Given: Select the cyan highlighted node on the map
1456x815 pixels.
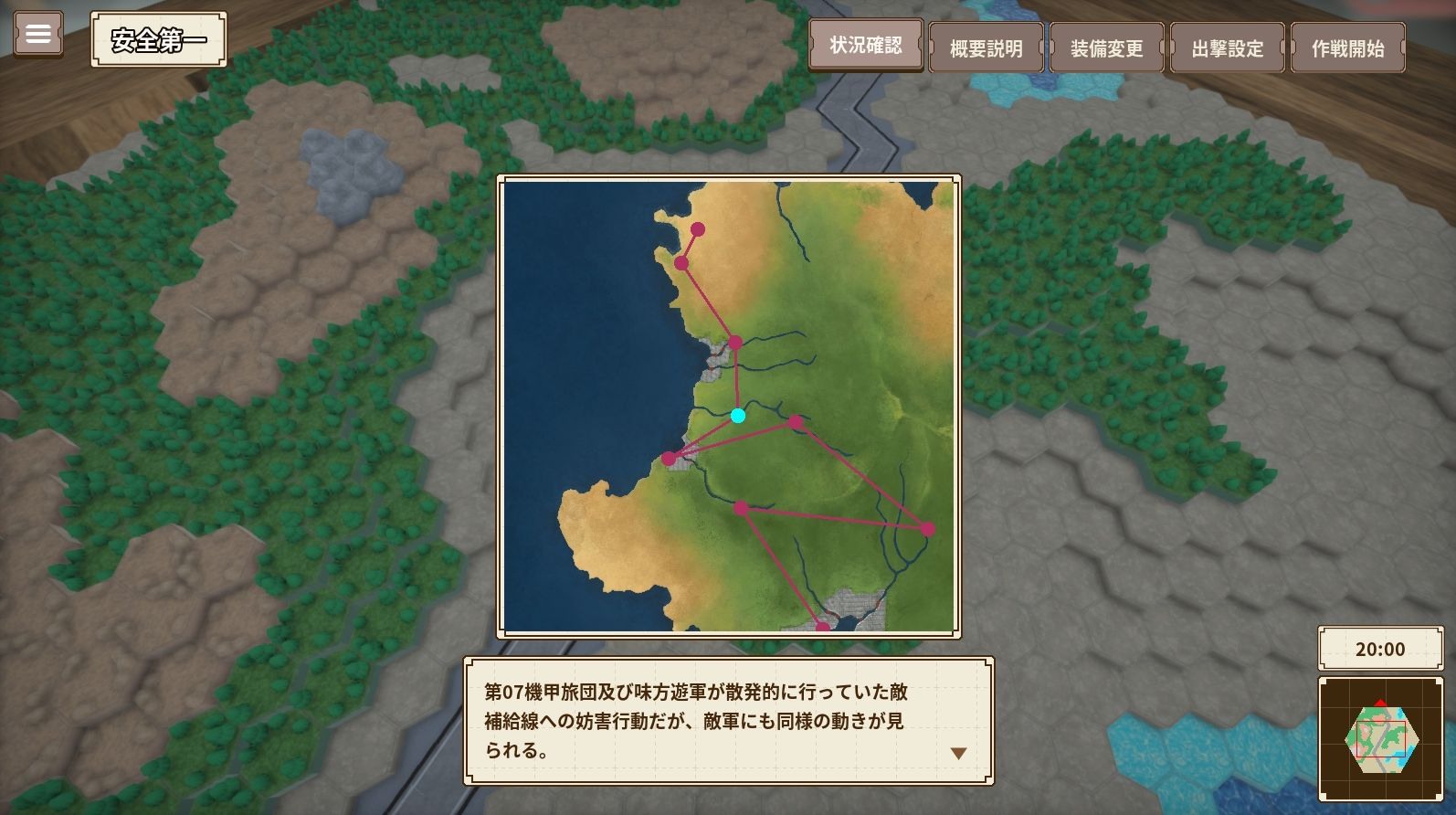Looking at the screenshot, I should pyautogui.click(x=738, y=416).
